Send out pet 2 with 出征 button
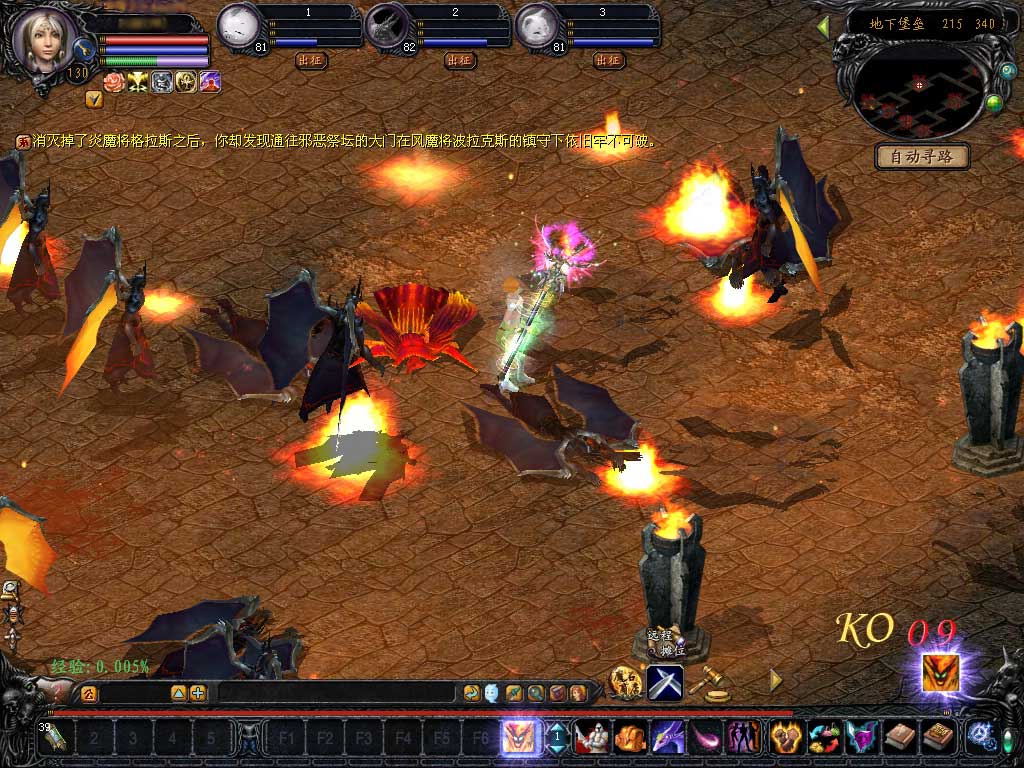 [x=460, y=60]
